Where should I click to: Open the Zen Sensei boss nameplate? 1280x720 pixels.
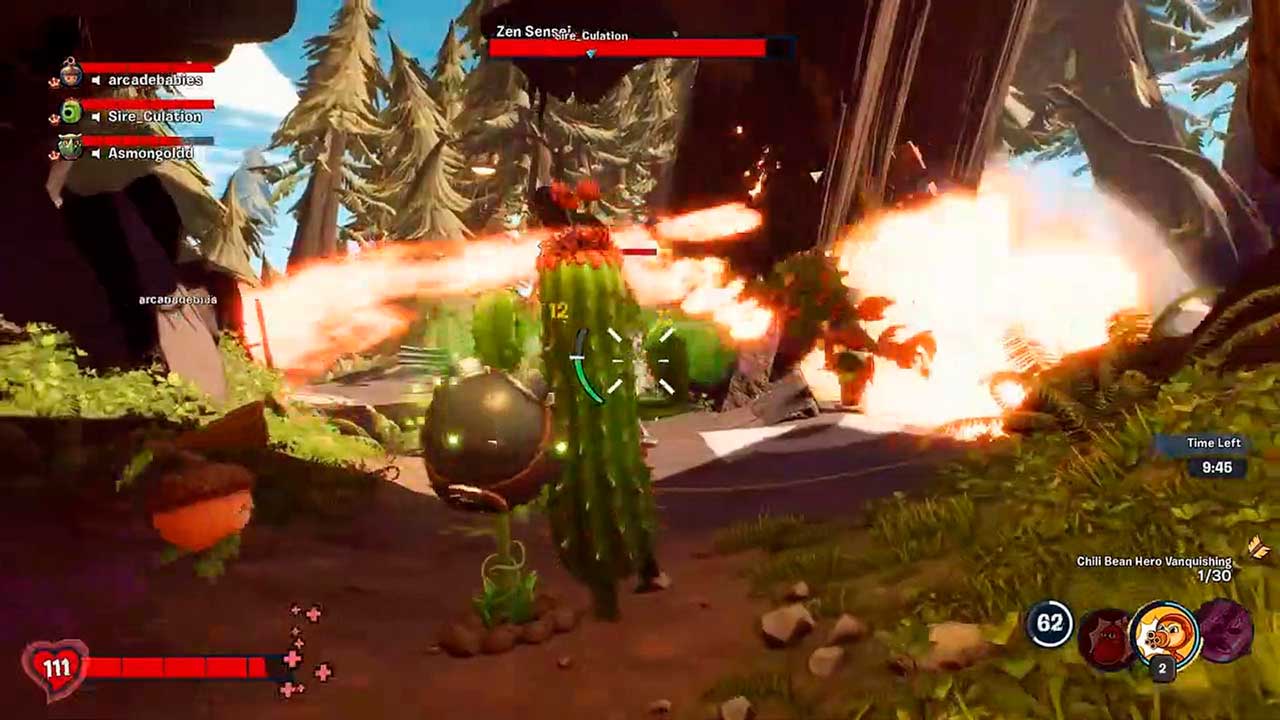534,30
